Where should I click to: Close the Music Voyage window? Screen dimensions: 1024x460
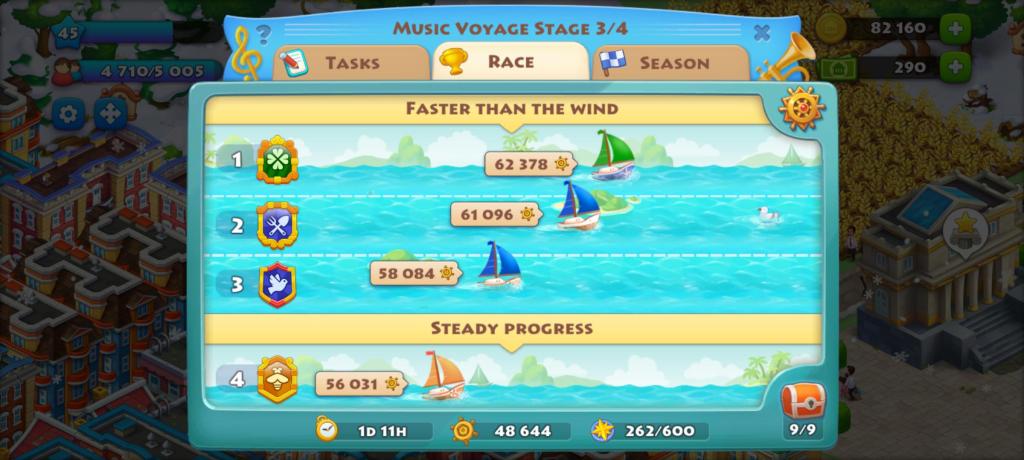[762, 32]
